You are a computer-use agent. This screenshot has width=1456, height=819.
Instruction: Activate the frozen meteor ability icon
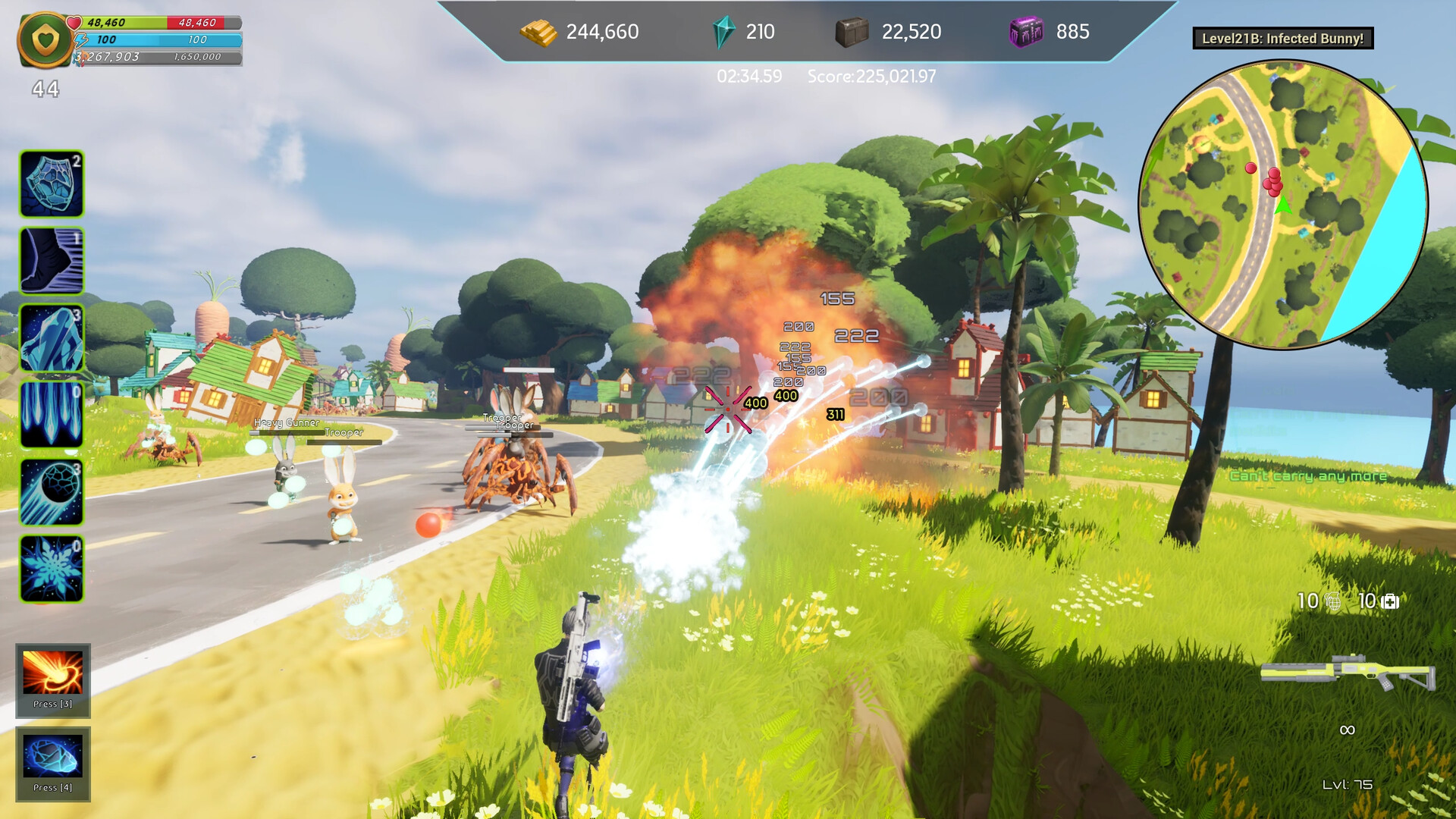click(52, 492)
